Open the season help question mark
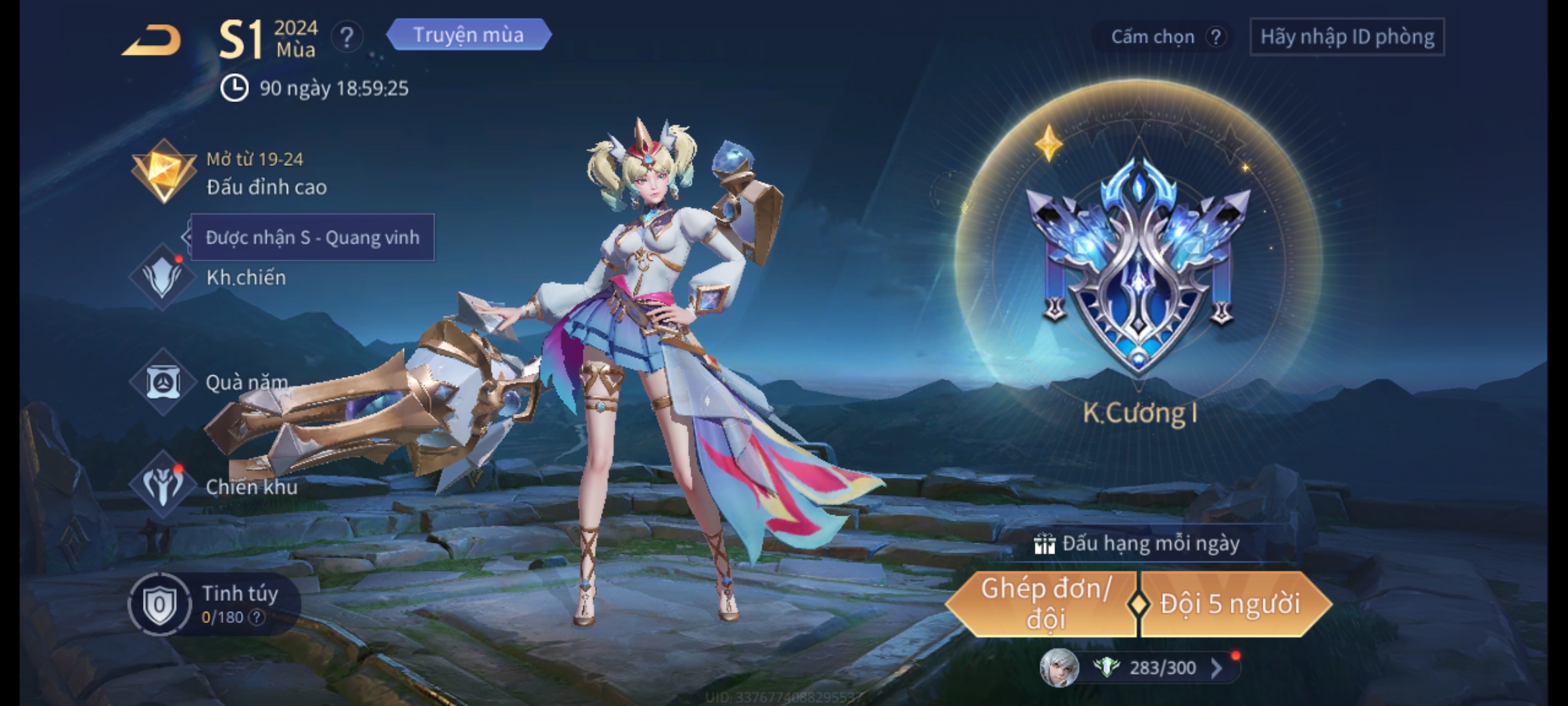This screenshot has height=706, width=1568. coord(347,37)
